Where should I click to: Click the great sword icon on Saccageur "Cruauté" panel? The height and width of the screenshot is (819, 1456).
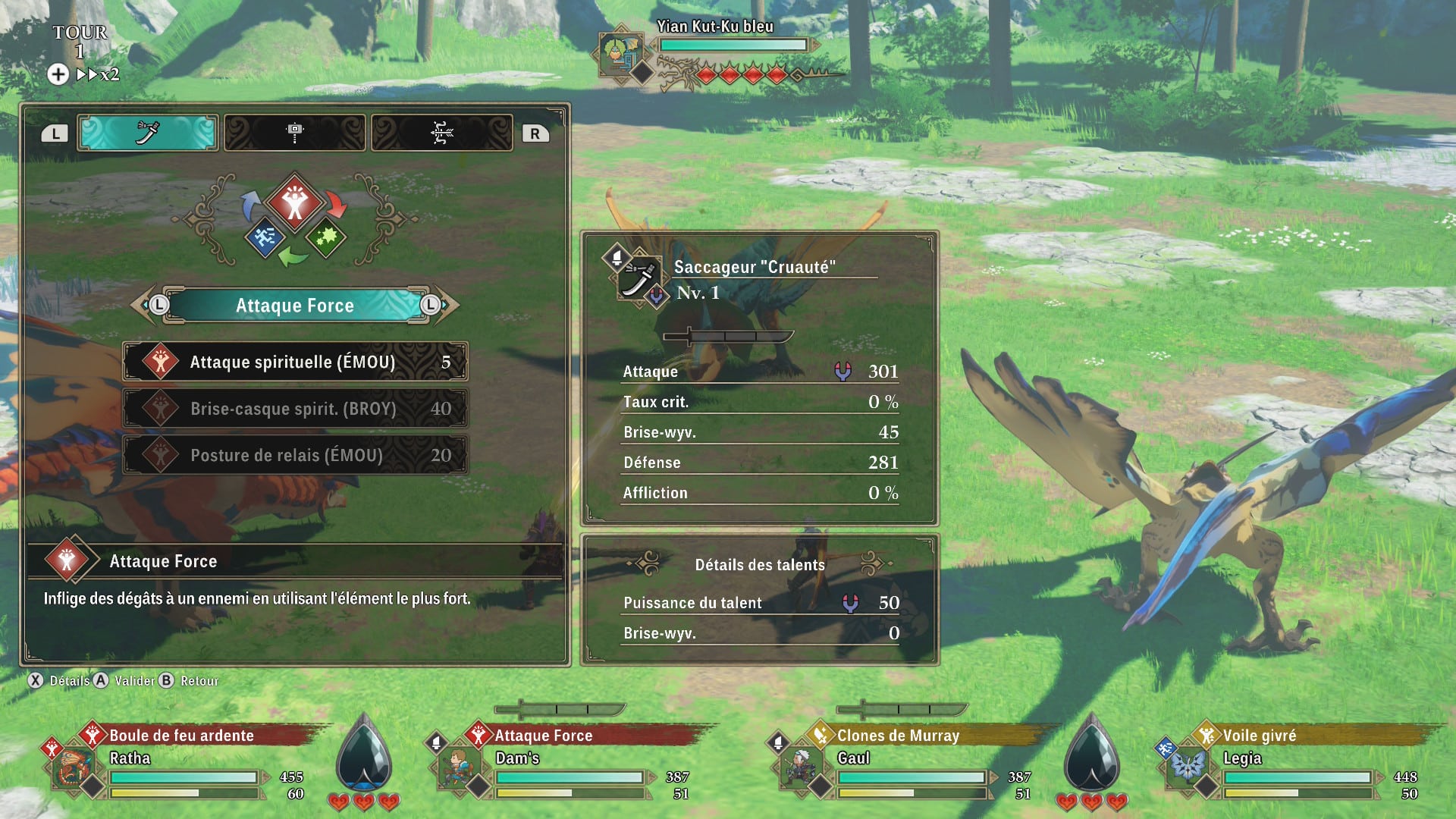(641, 279)
